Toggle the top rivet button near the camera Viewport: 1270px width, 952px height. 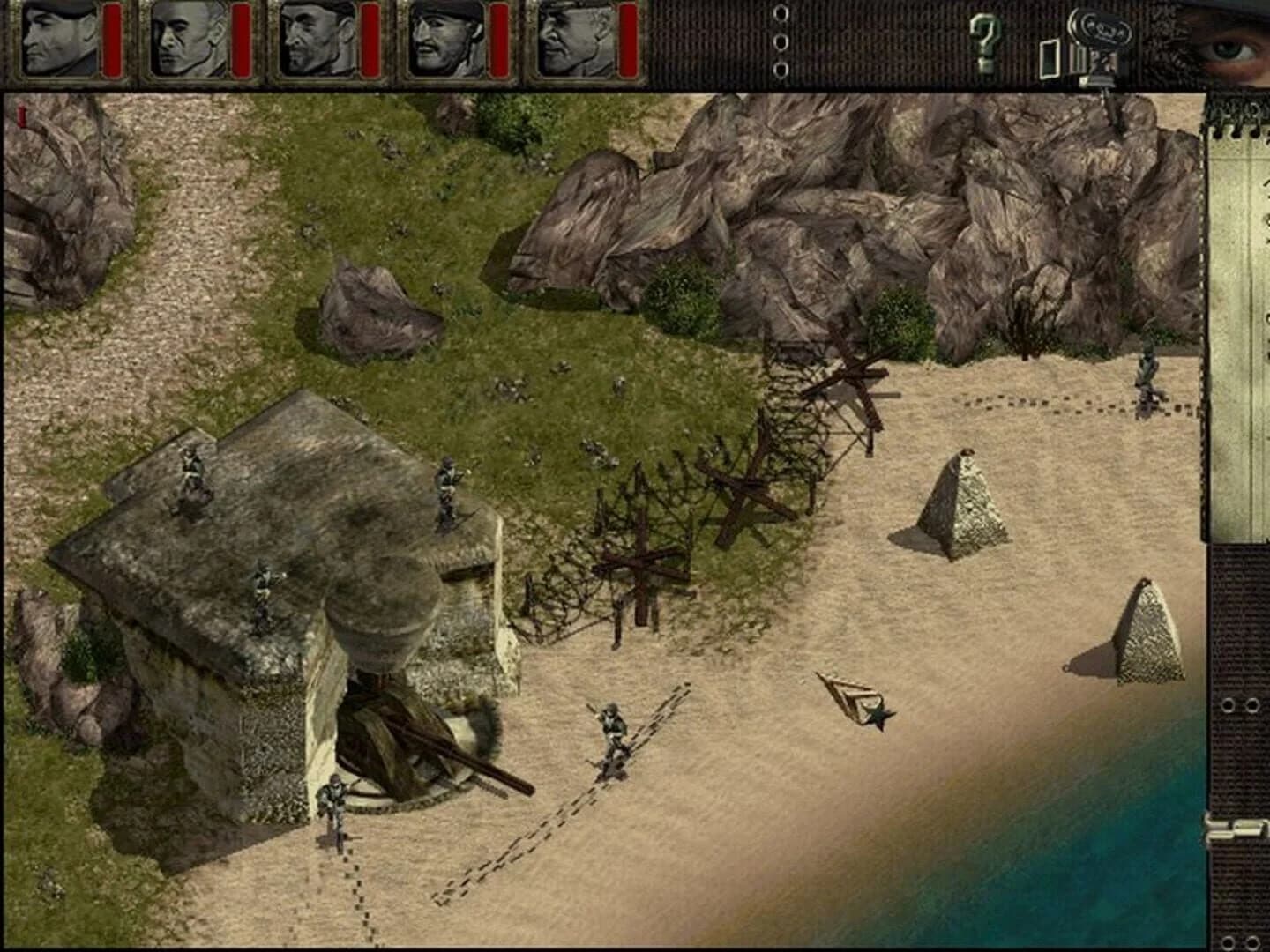point(780,14)
